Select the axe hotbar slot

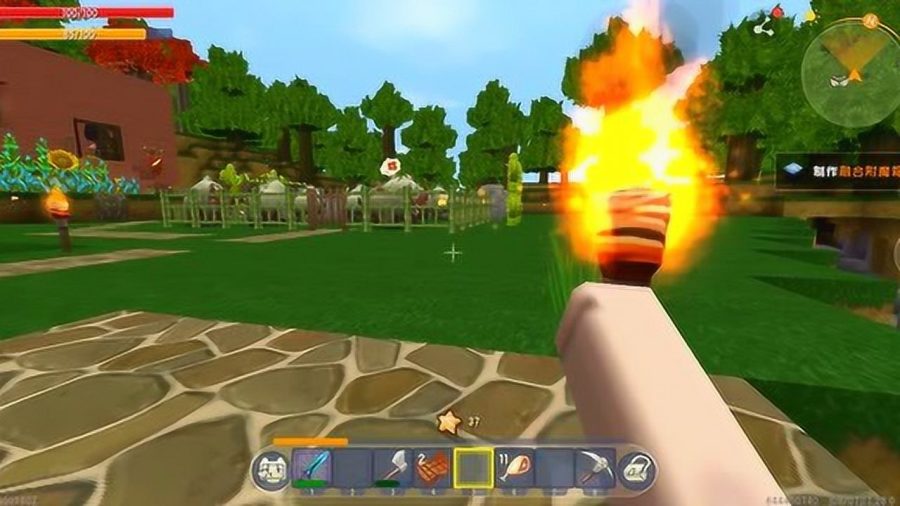[391, 467]
